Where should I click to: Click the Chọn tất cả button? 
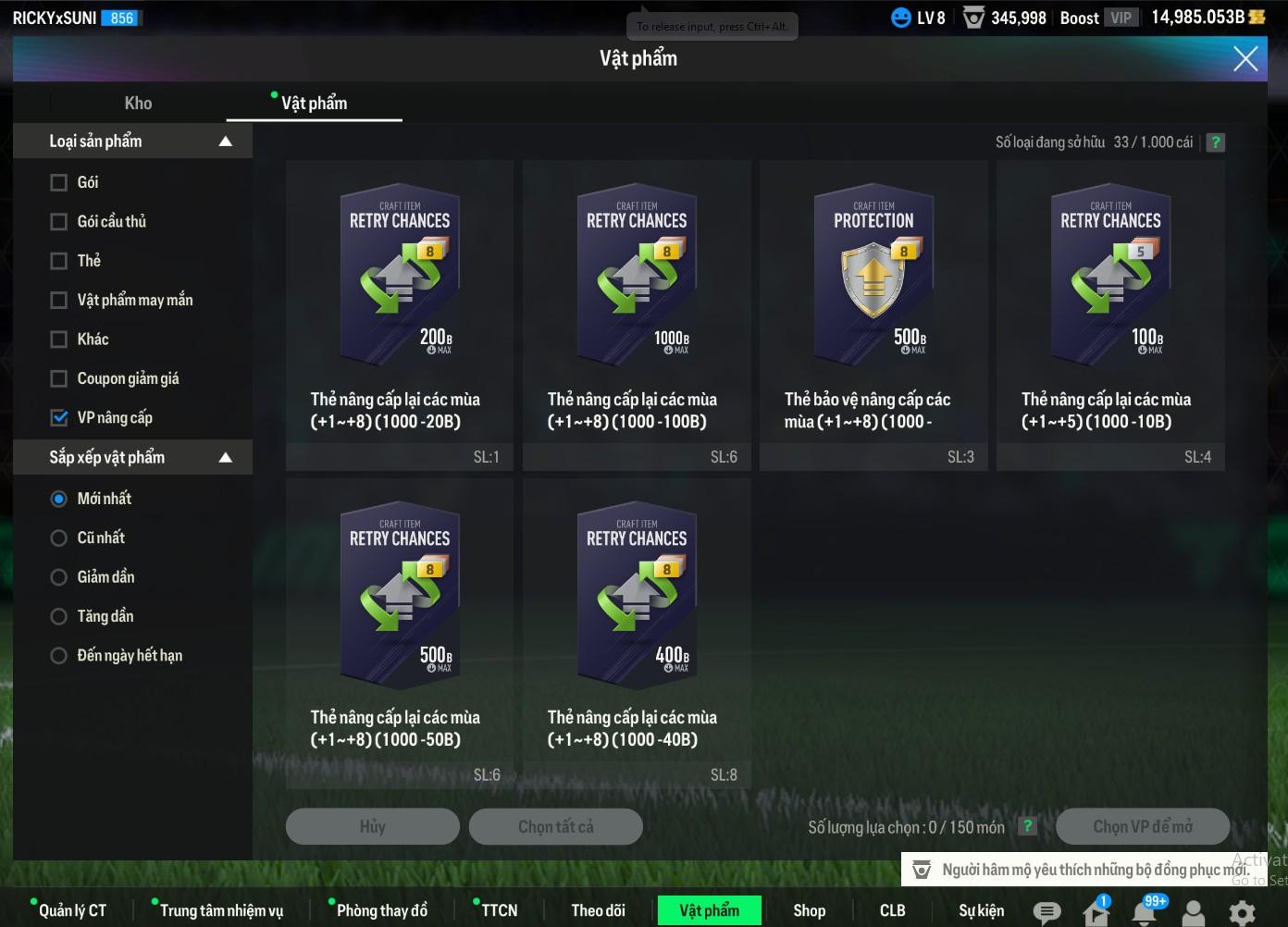[555, 827]
